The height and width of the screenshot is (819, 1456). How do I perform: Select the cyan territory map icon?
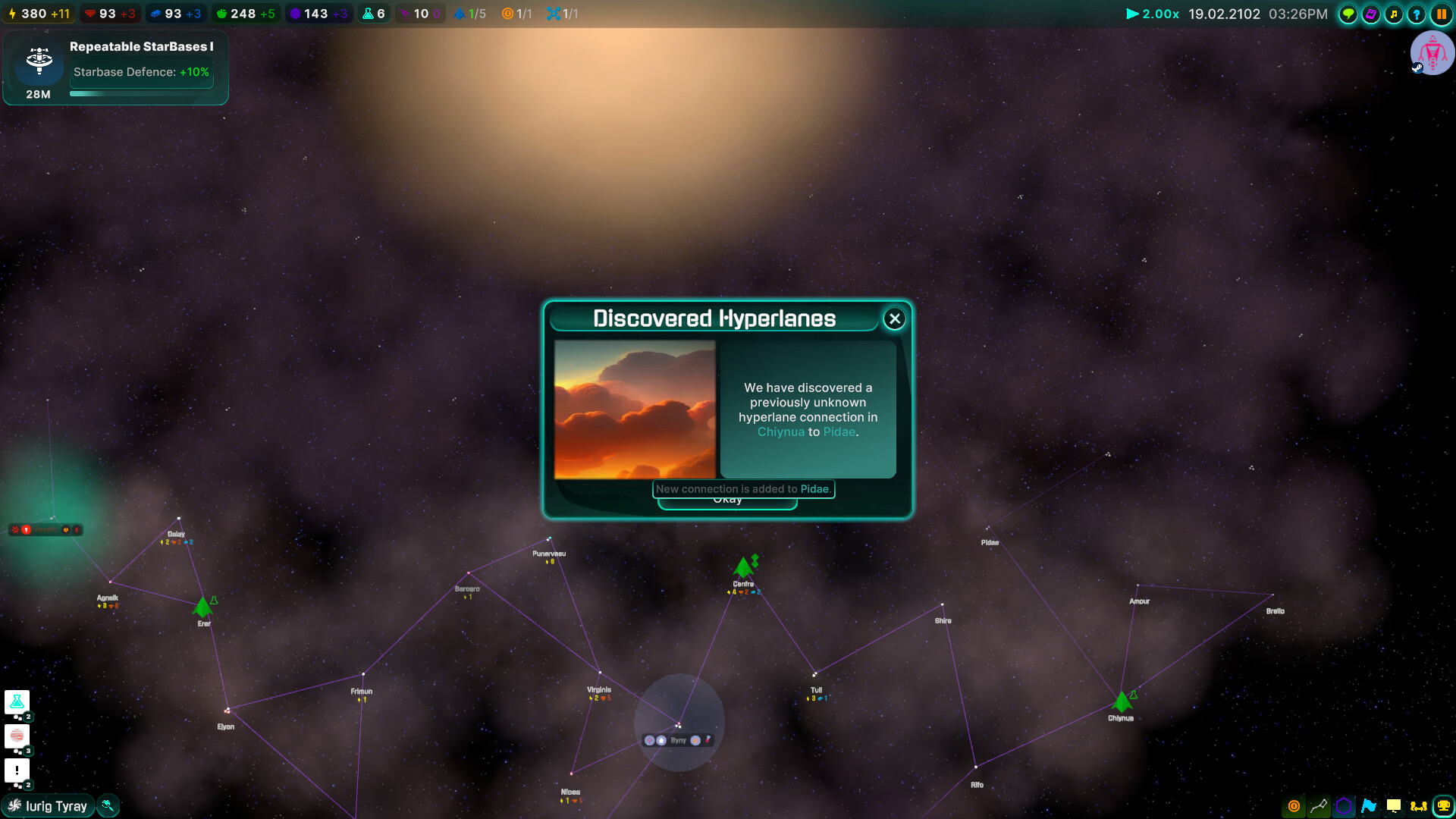1370,806
